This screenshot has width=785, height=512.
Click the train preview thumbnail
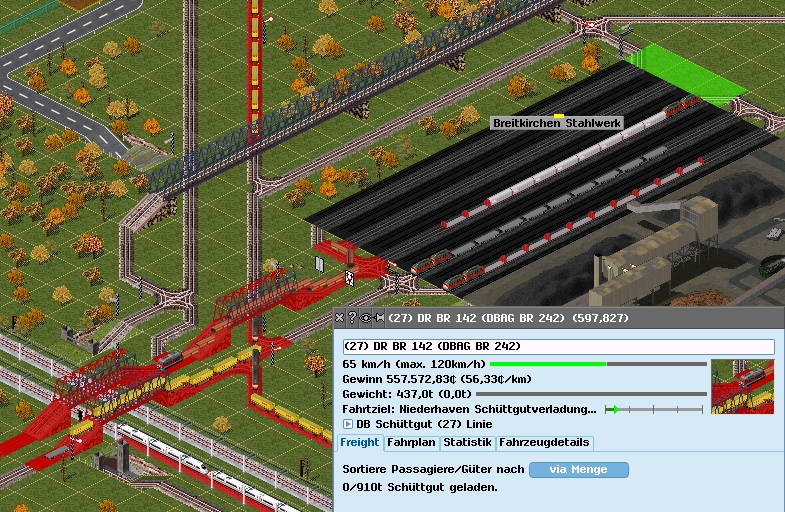(x=742, y=386)
